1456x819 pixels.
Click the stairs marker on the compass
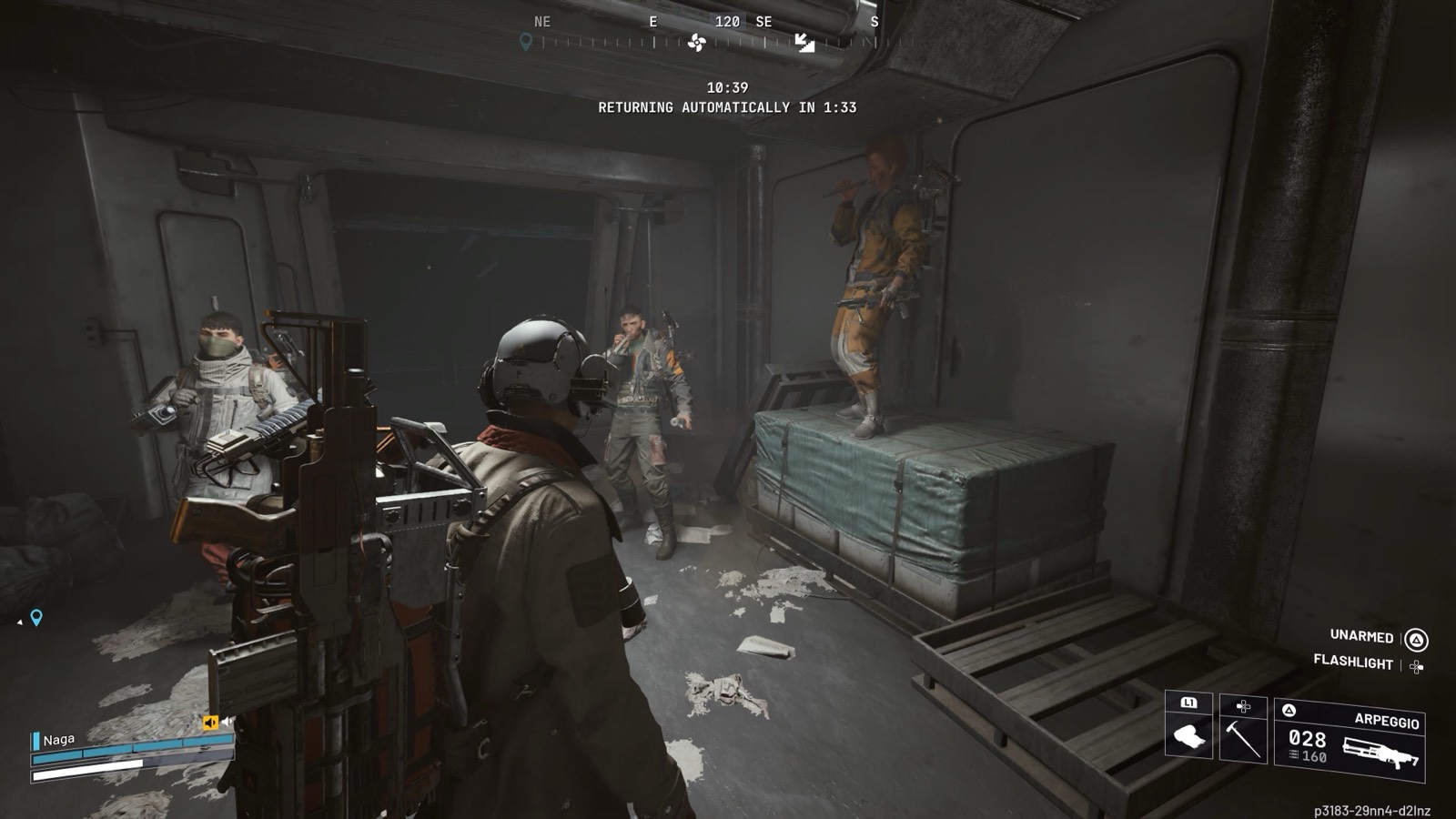(x=804, y=43)
